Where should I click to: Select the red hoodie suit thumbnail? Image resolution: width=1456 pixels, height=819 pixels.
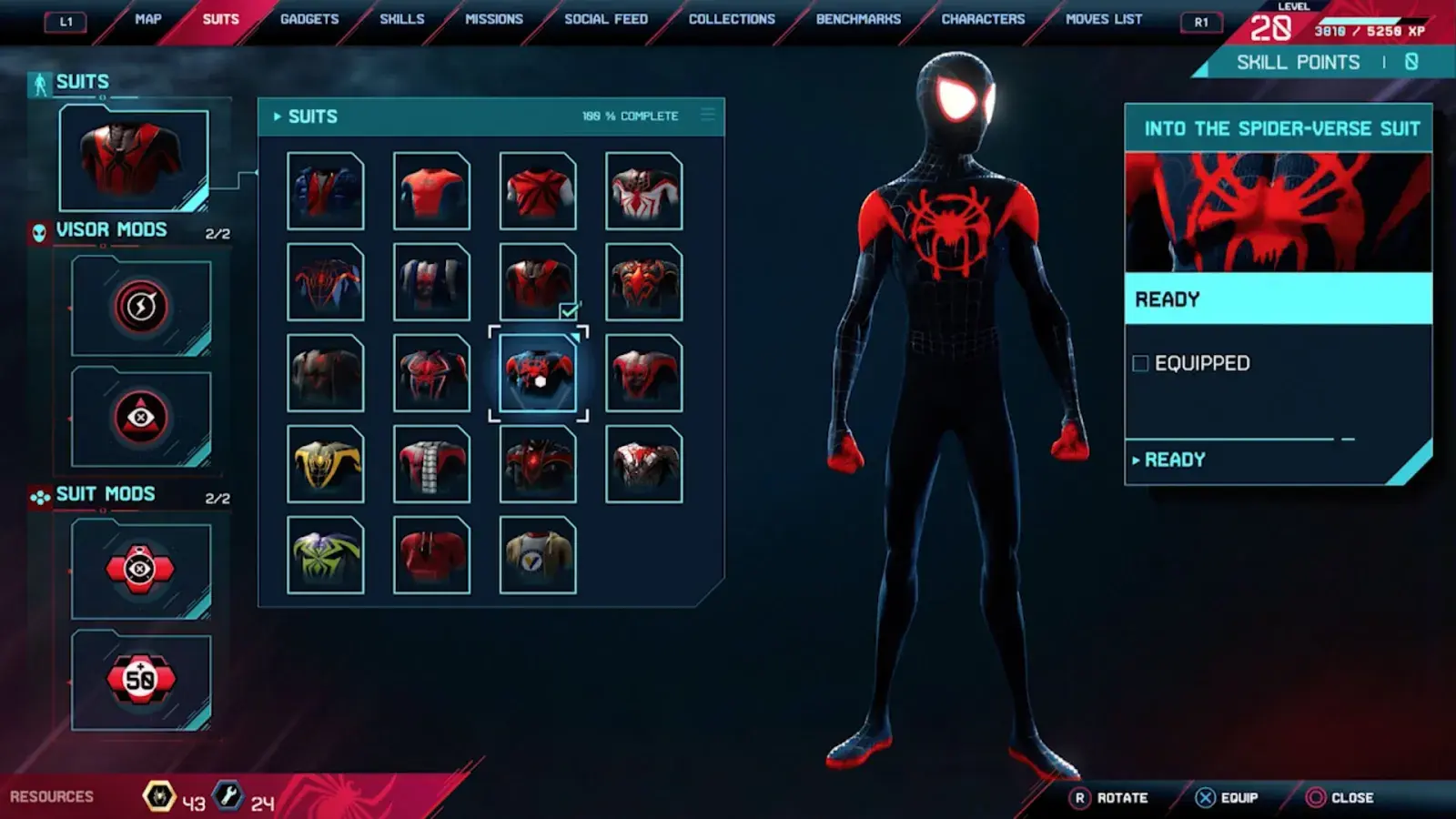(431, 555)
